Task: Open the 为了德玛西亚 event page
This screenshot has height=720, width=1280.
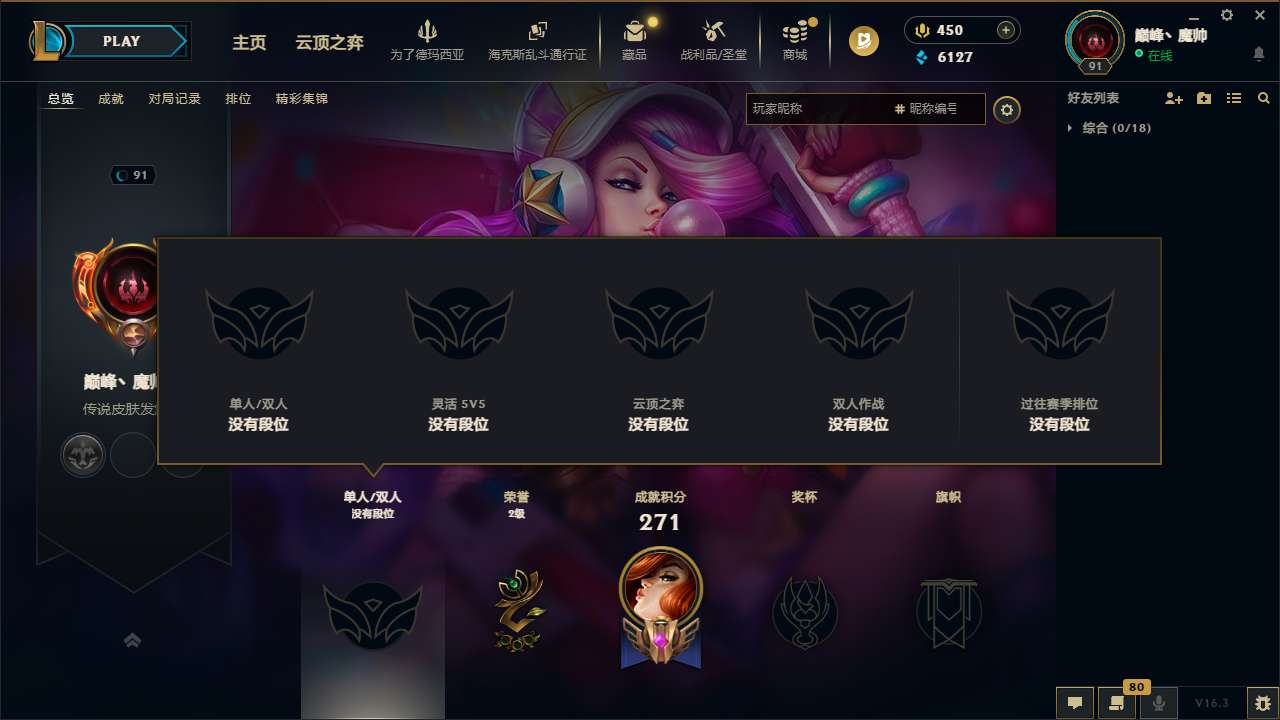Action: pos(428,40)
